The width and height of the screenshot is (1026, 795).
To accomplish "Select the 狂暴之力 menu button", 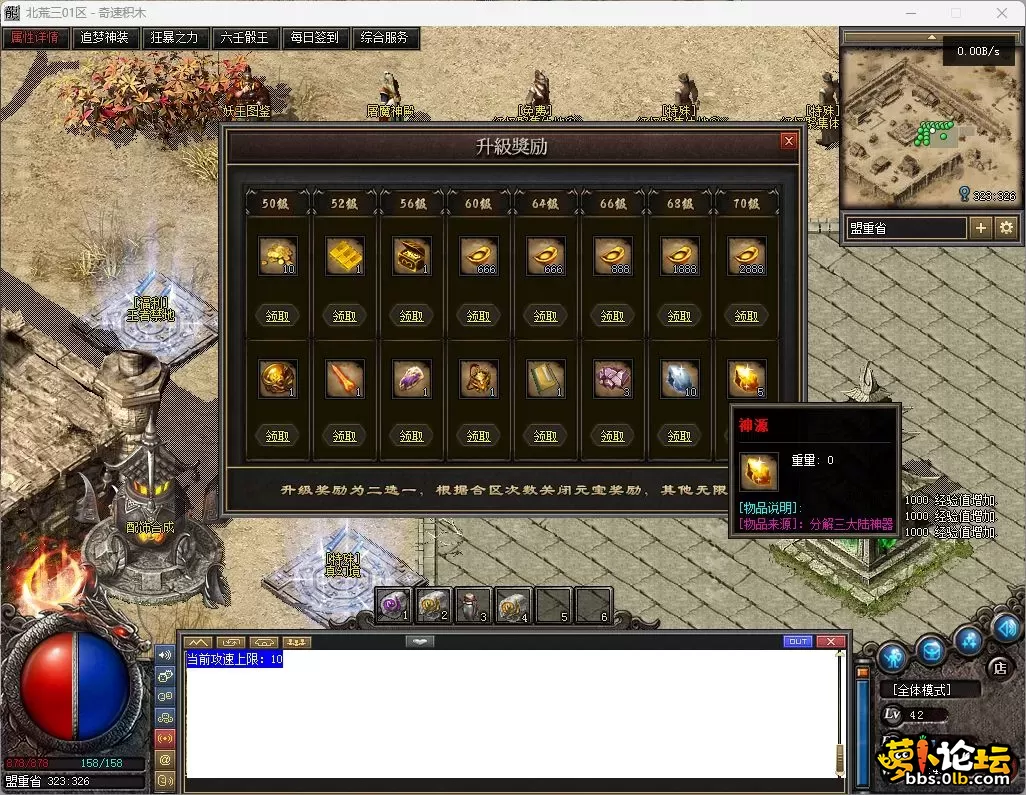I will pyautogui.click(x=175, y=38).
